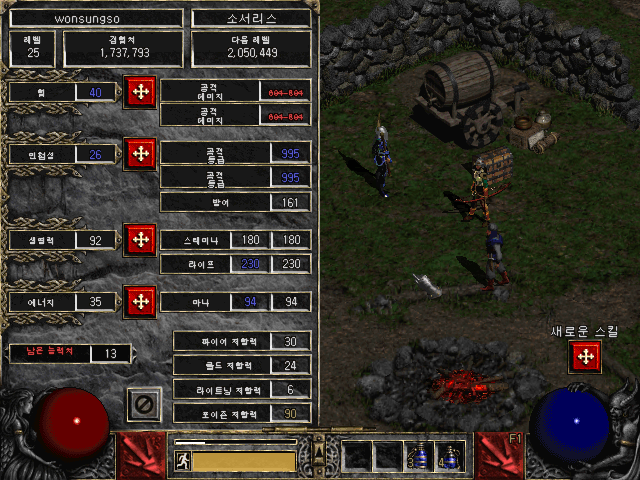Add a point to Dexterity (민첩성)
Image resolution: width=640 pixels, height=480 pixels.
tap(140, 154)
